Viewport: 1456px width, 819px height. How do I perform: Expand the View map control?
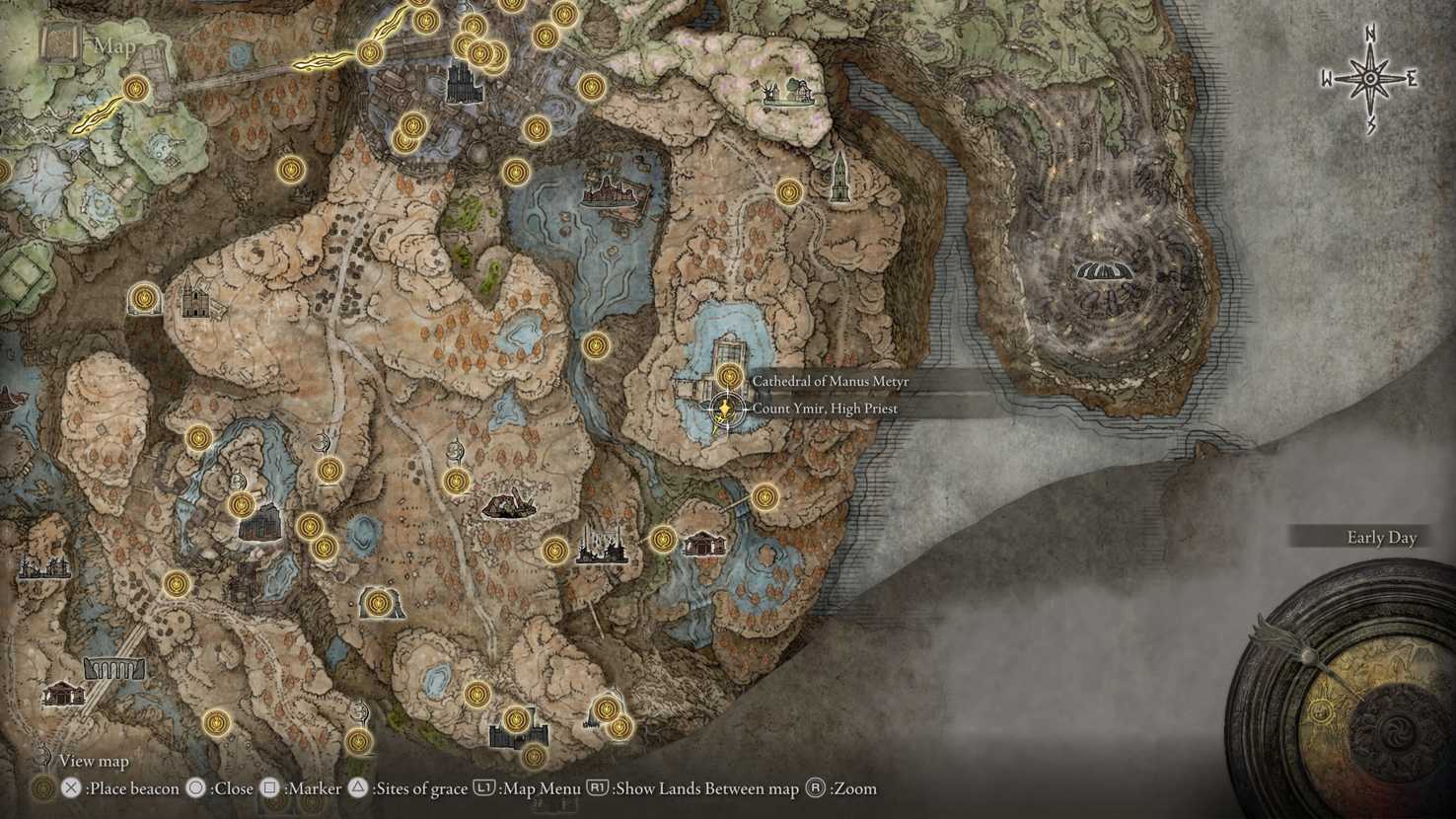coord(91,761)
